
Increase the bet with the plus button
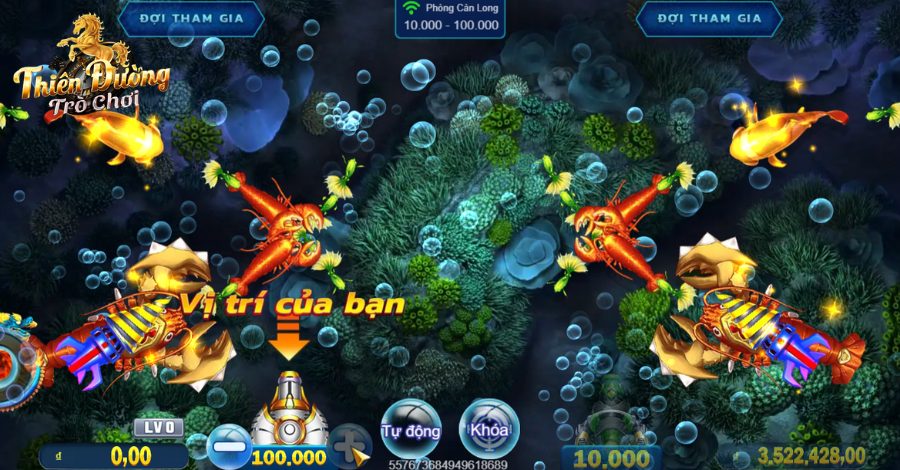click(x=351, y=443)
